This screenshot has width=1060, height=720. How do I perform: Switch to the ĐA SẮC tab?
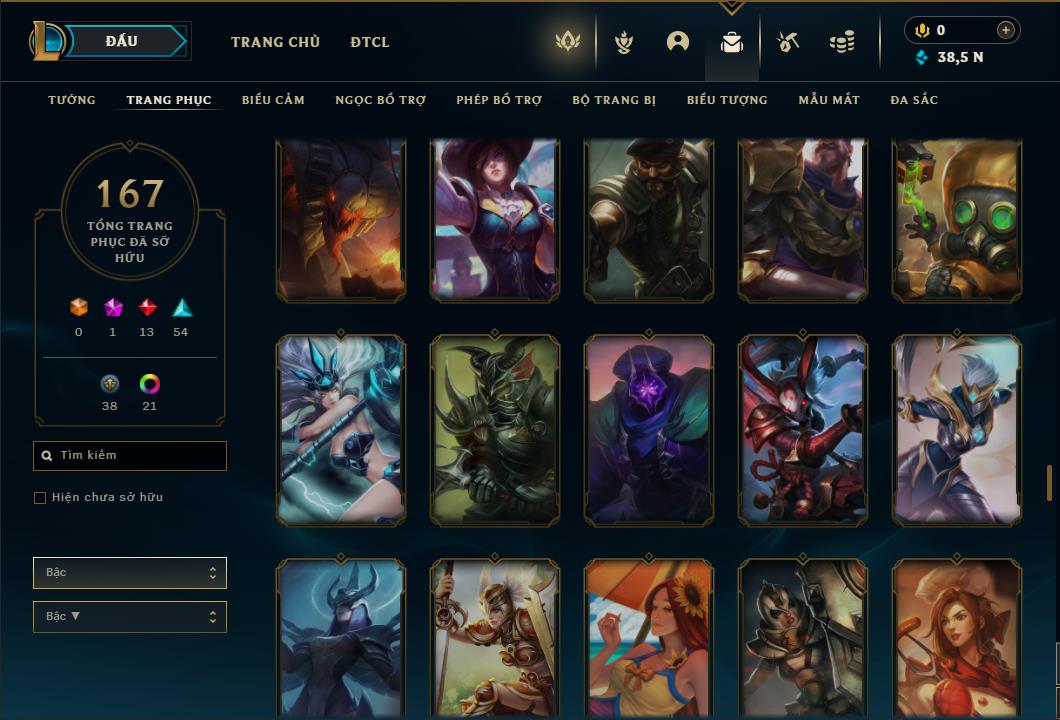click(914, 100)
